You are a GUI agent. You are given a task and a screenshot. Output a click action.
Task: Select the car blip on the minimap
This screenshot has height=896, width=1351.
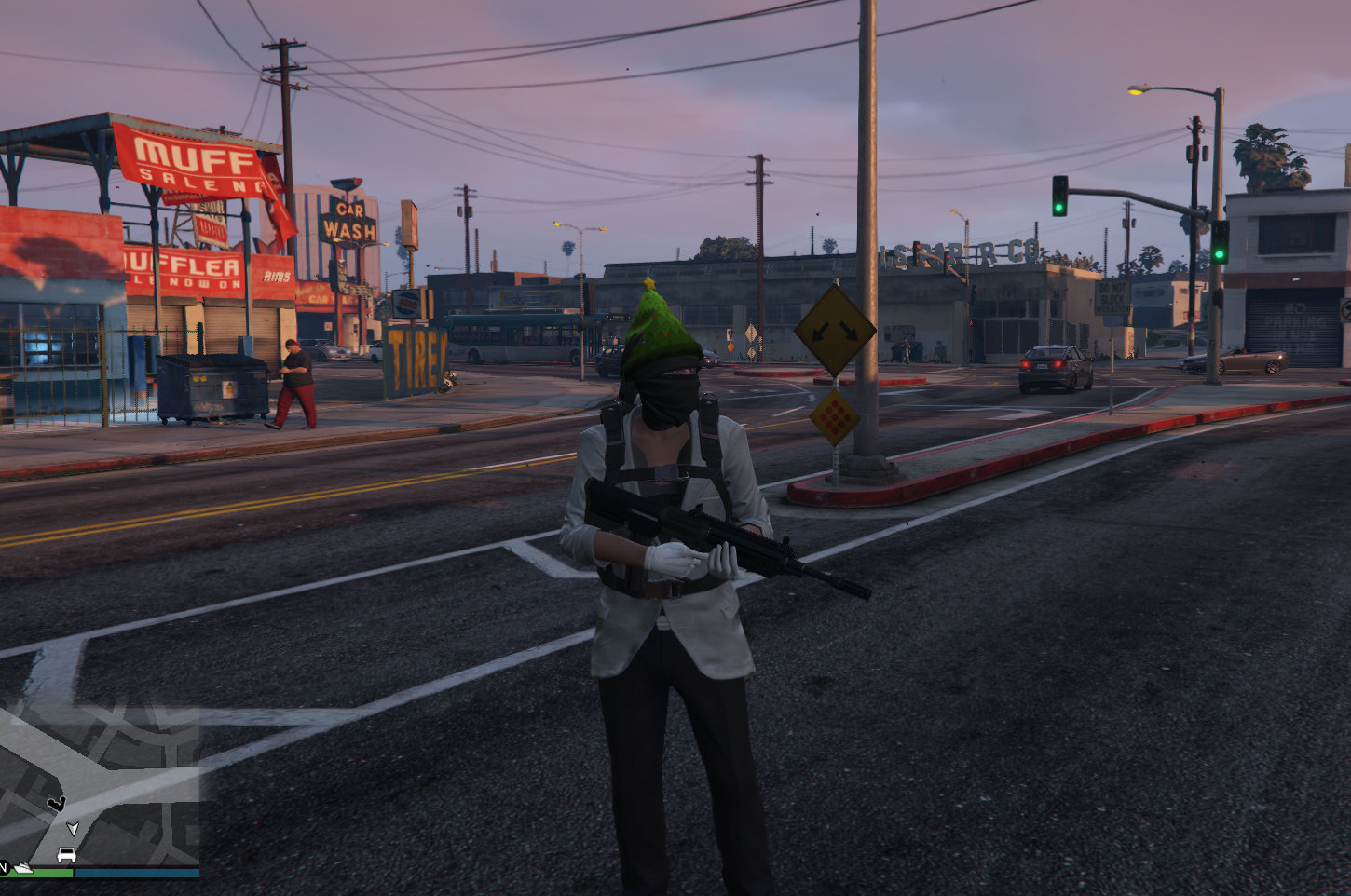66,853
